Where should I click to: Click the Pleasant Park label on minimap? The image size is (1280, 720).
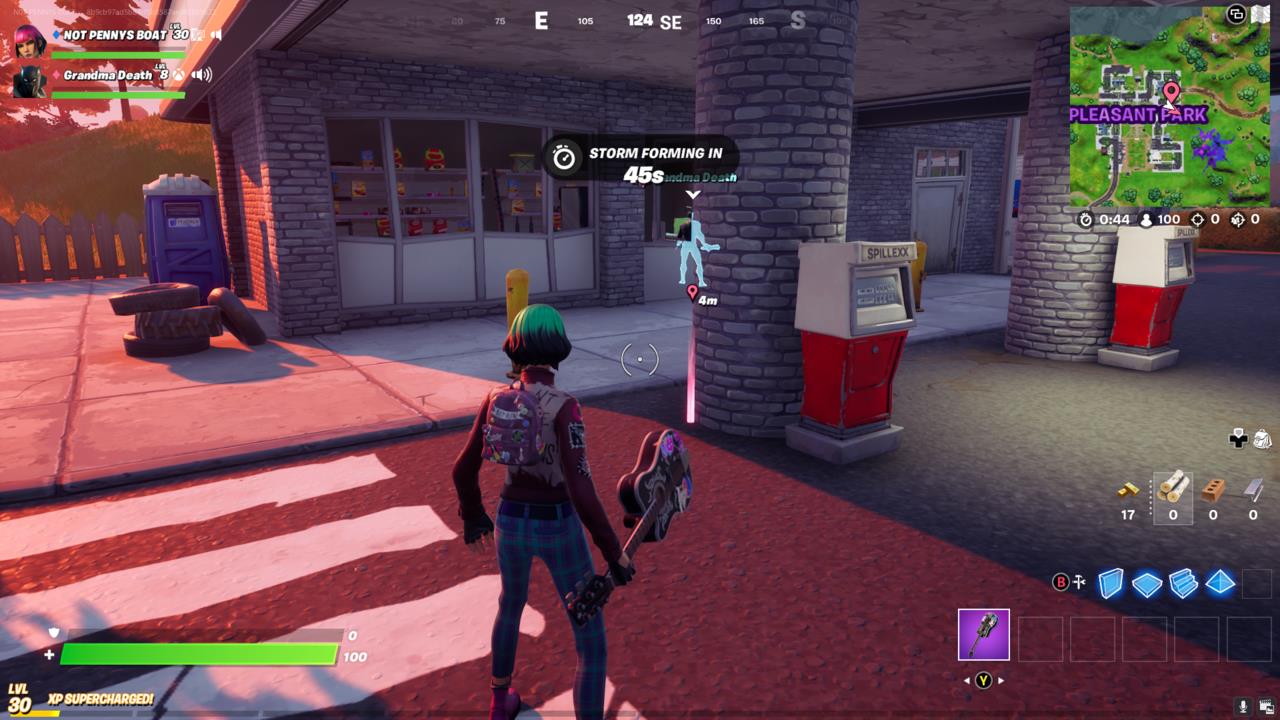1138,116
